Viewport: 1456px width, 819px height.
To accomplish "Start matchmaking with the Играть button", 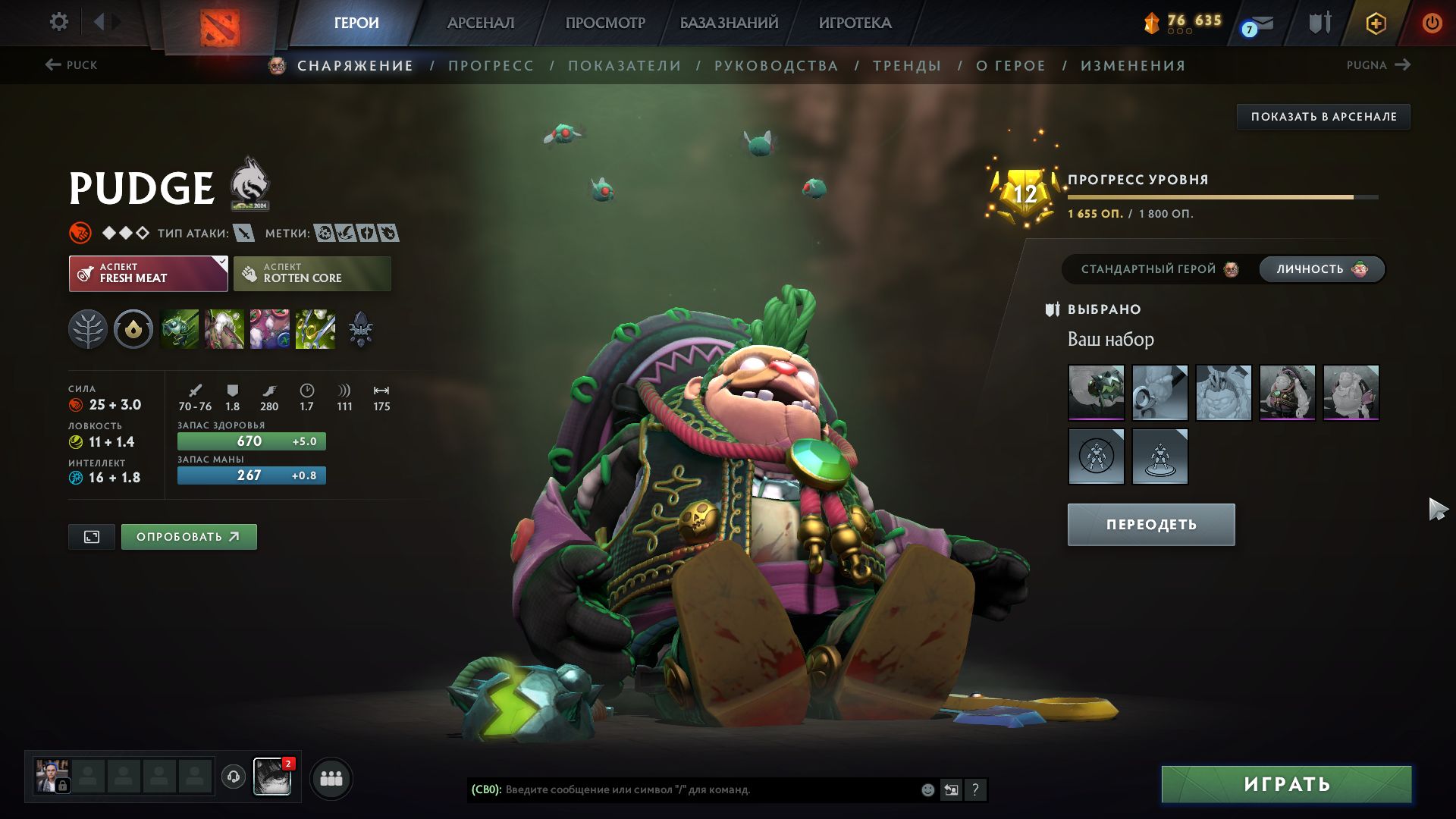I will (x=1286, y=784).
